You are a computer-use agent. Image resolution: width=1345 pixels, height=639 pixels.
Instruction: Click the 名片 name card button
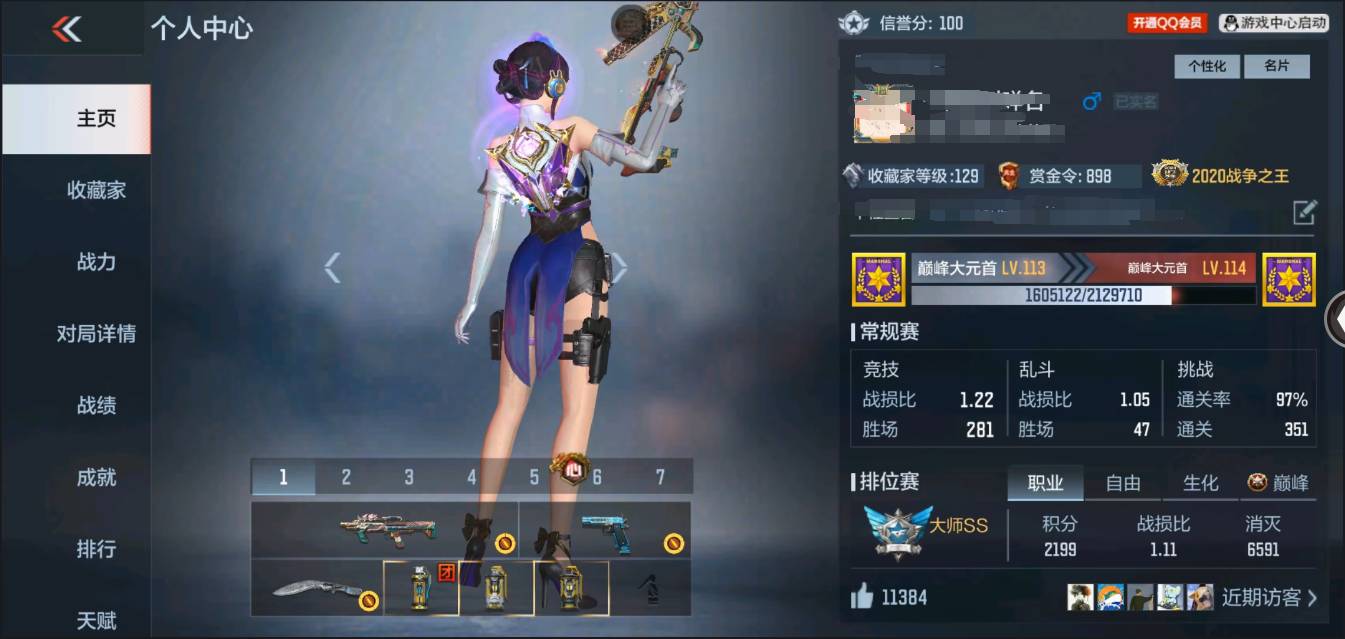click(1276, 66)
